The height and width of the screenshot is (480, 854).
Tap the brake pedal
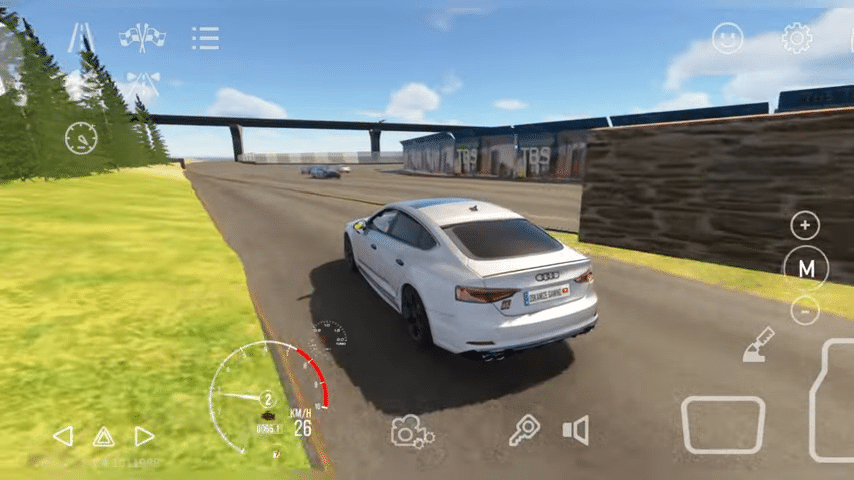point(723,424)
